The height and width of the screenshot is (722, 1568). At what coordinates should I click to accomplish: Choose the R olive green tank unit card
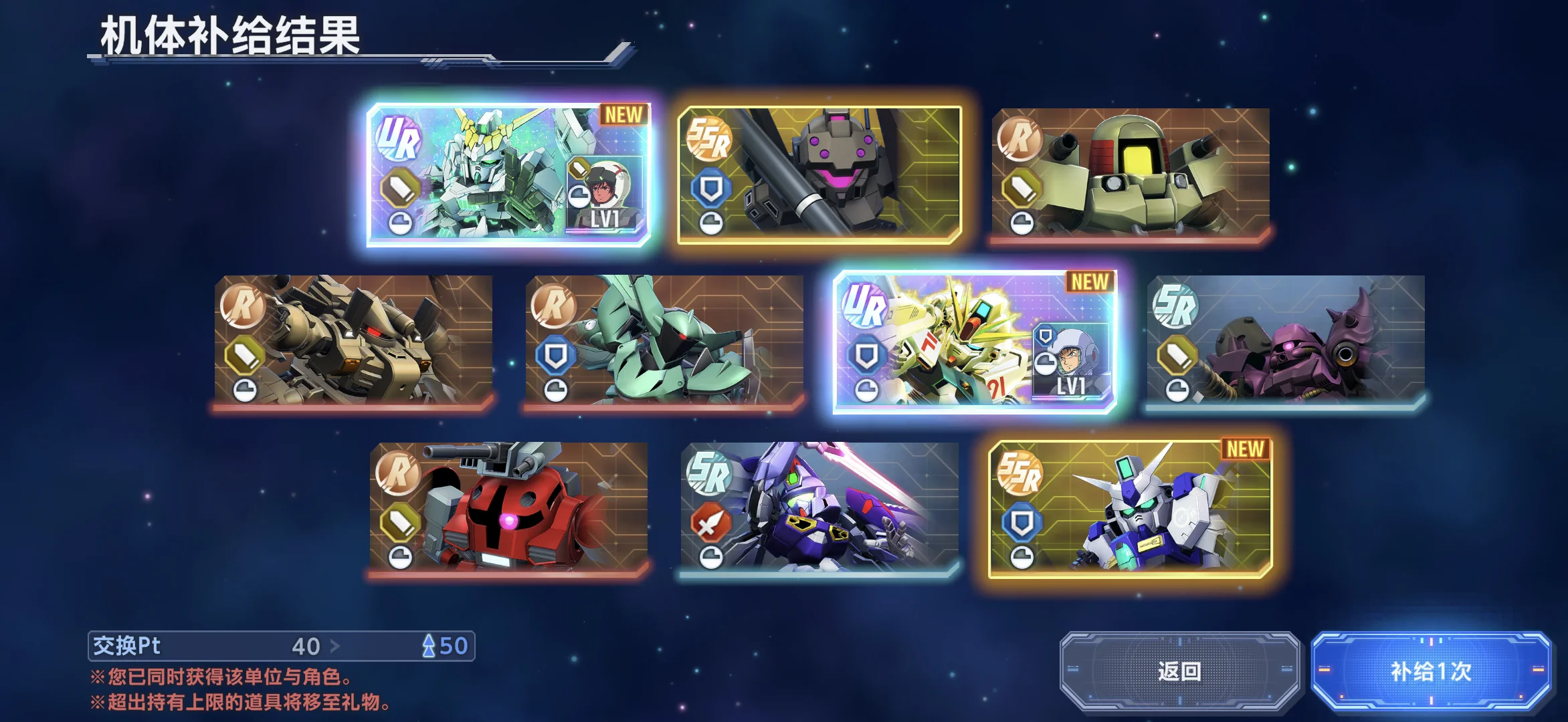1131,174
